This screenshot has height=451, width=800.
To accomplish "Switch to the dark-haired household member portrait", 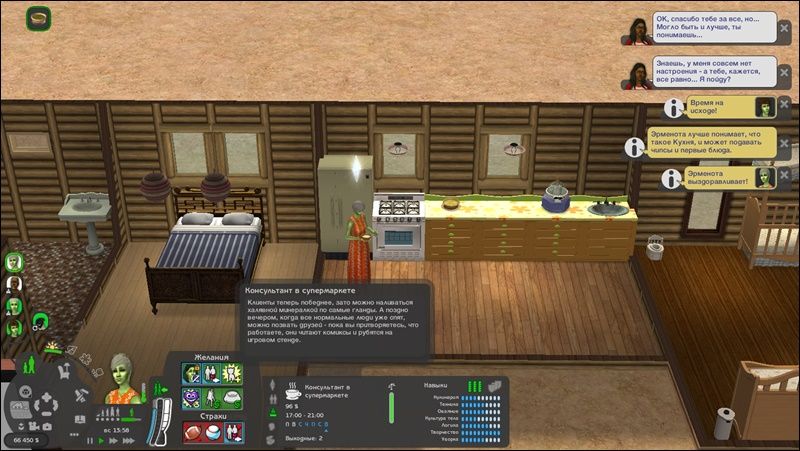I will tap(15, 284).
